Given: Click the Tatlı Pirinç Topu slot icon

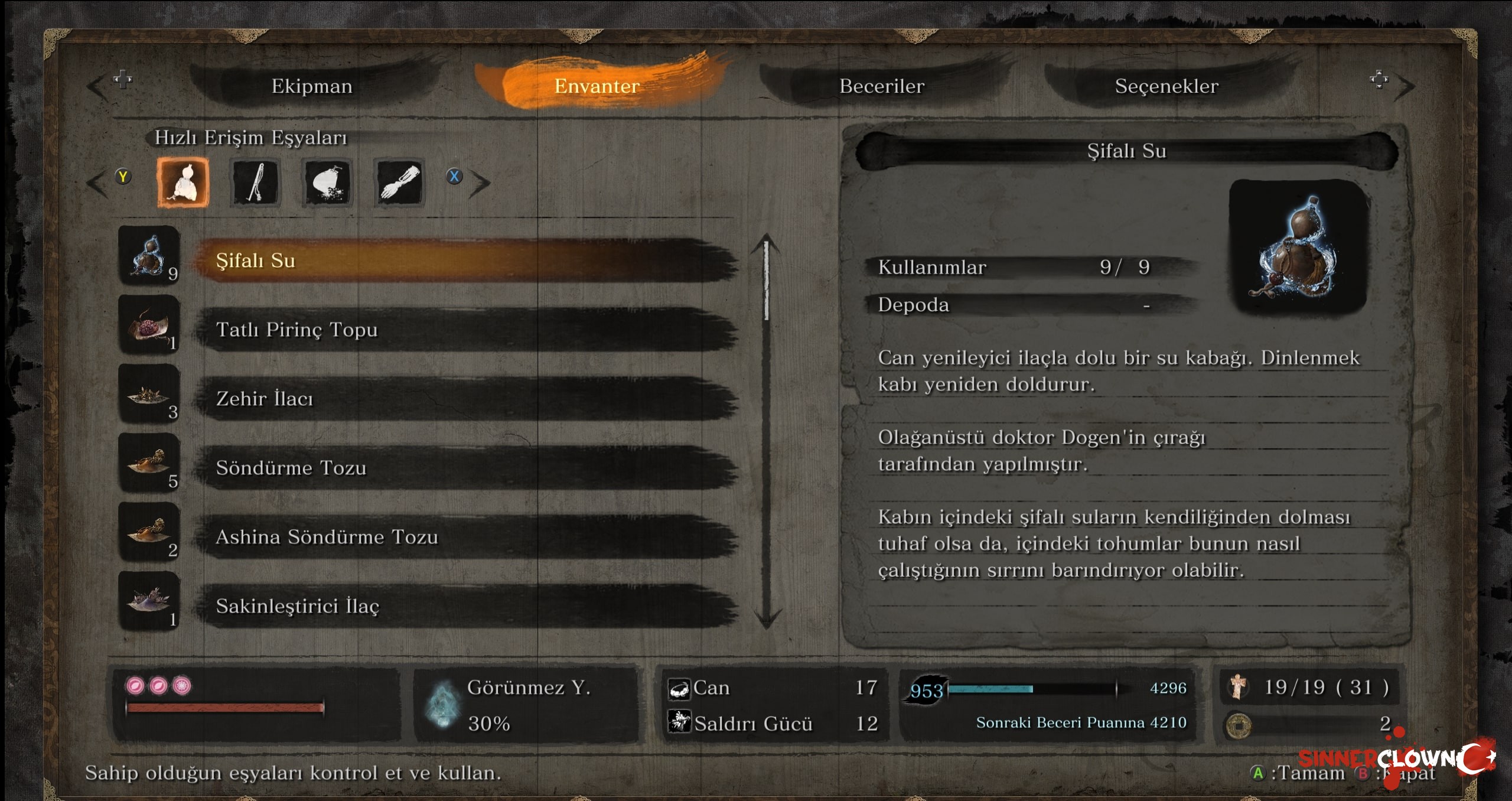Looking at the screenshot, I should [x=149, y=325].
